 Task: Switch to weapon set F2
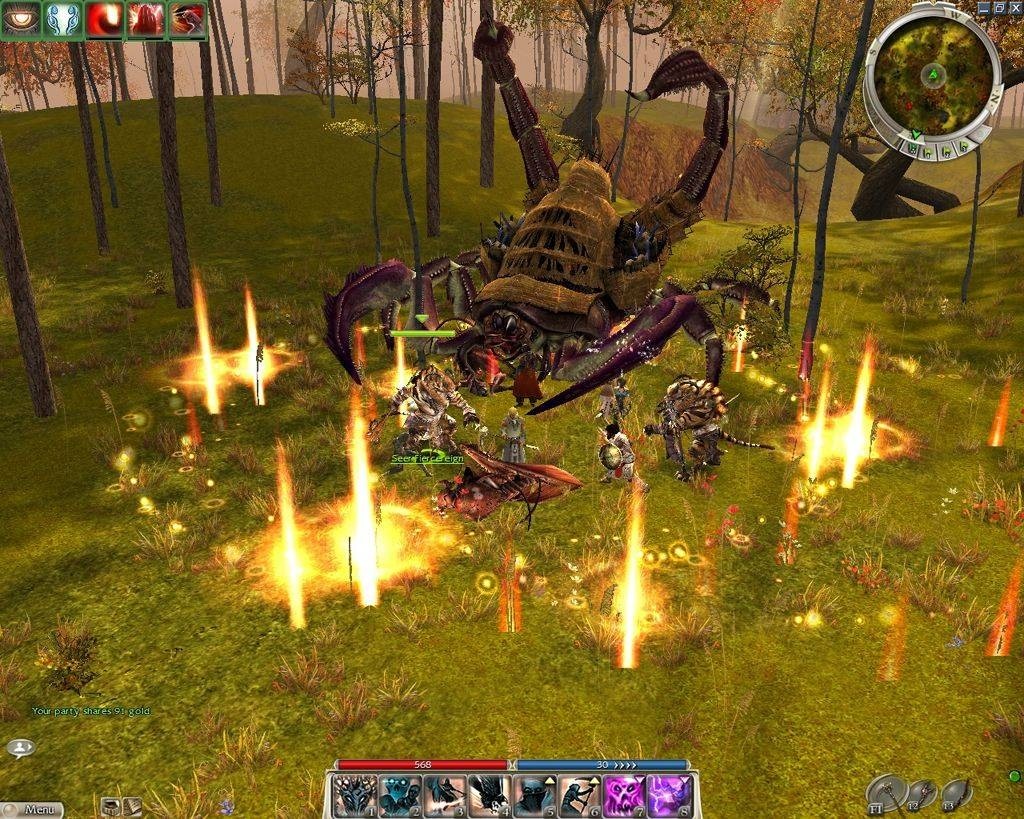click(x=922, y=794)
